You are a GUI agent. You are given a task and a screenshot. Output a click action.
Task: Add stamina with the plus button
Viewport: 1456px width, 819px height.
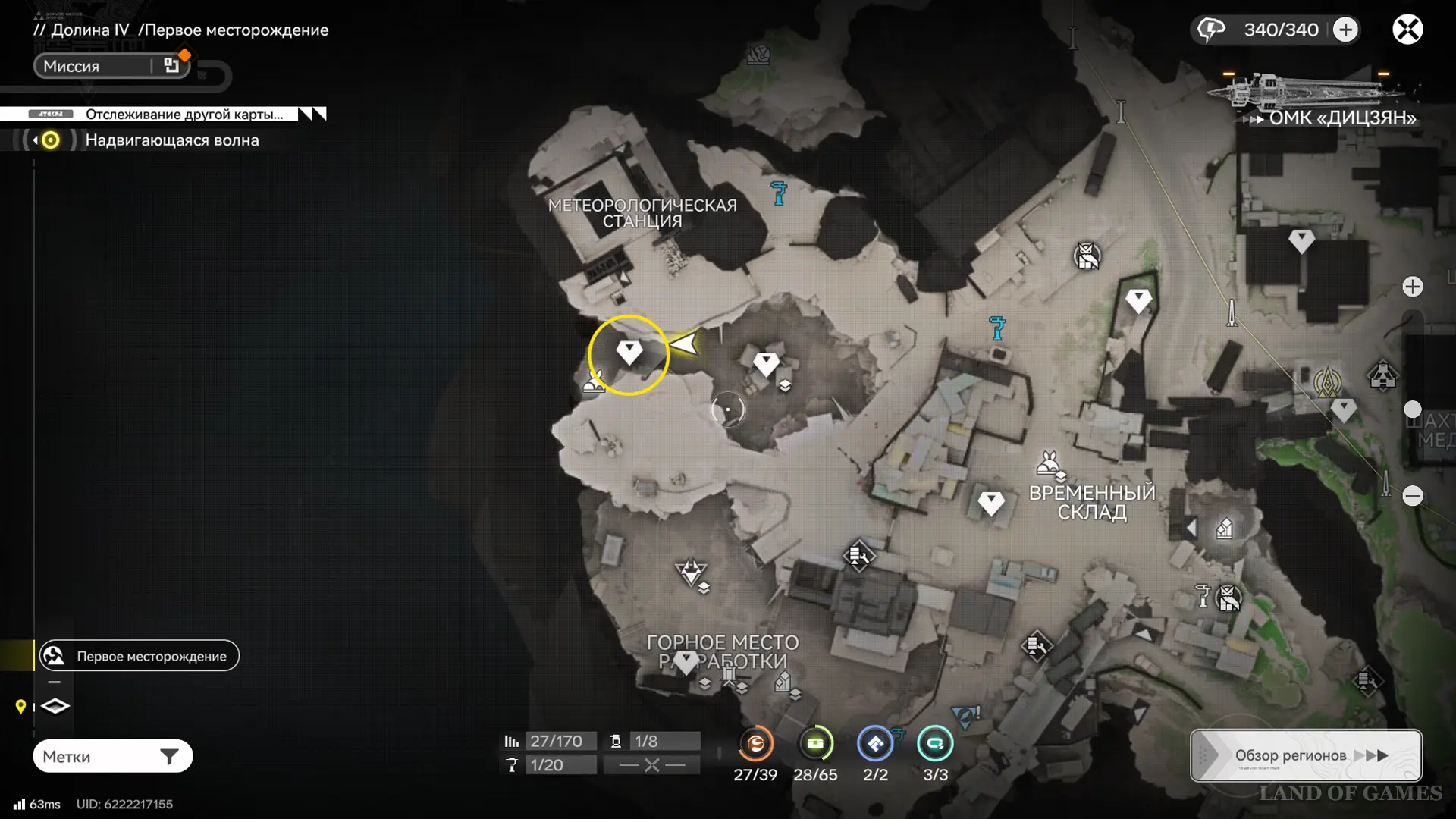1346,30
